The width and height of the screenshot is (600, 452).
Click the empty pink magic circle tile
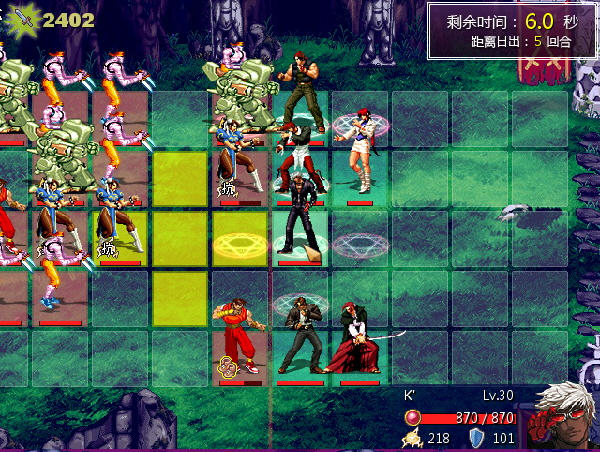[x=360, y=243]
